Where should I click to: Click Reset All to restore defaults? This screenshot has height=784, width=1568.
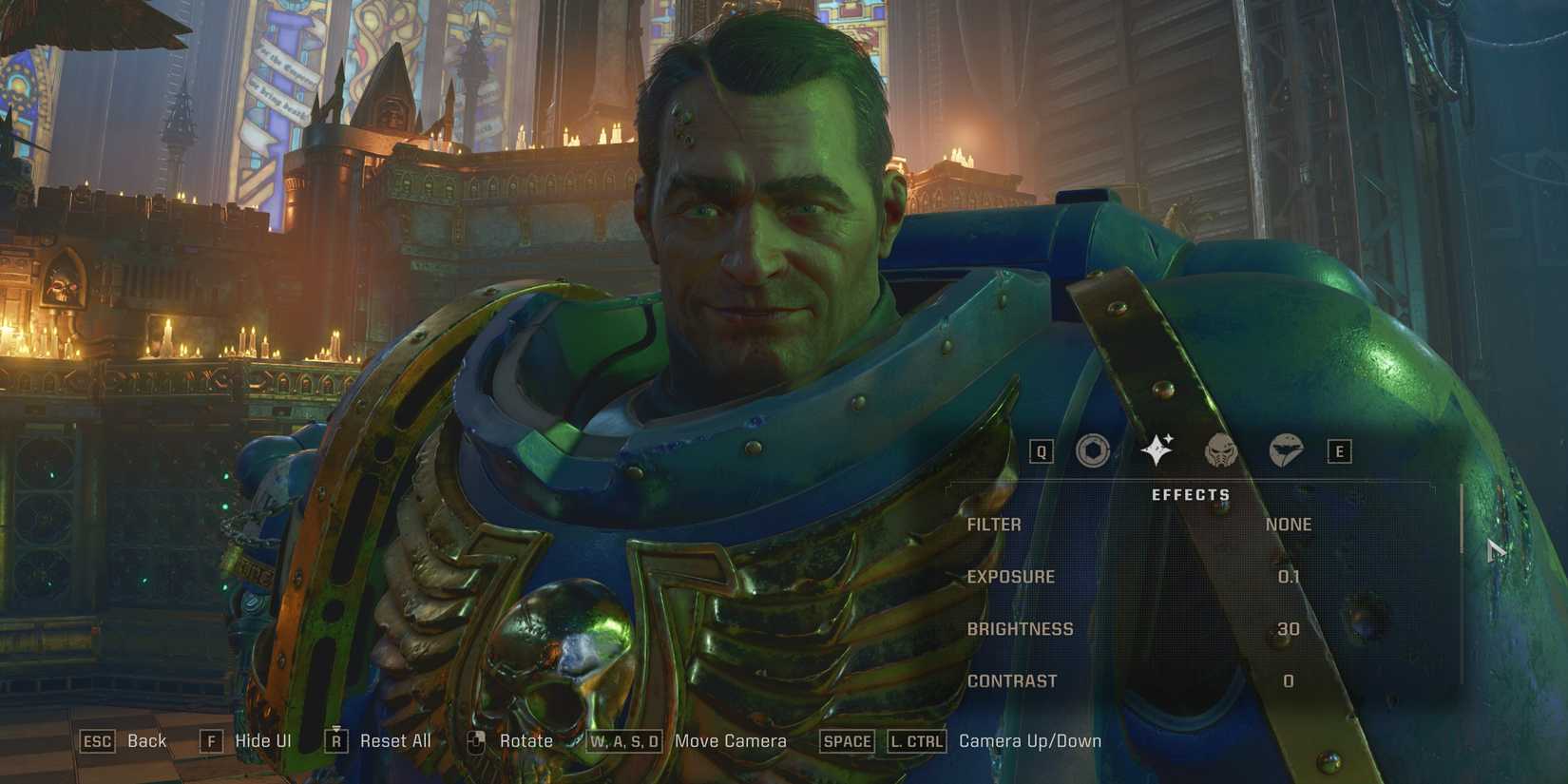tap(395, 740)
